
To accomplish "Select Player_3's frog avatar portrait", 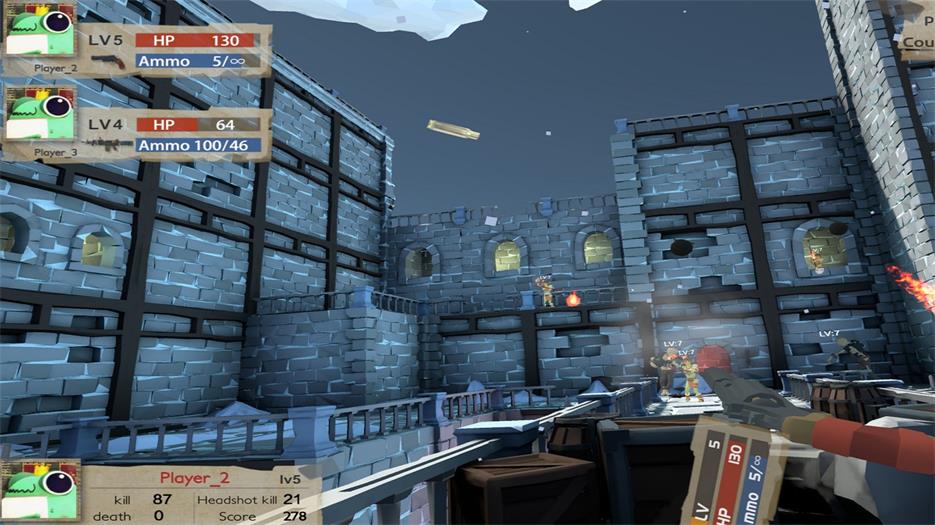I will (41, 114).
